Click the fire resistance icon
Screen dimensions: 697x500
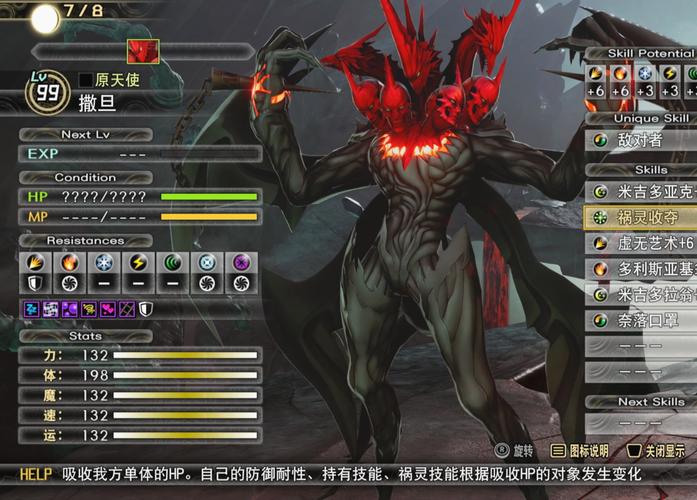point(69,262)
